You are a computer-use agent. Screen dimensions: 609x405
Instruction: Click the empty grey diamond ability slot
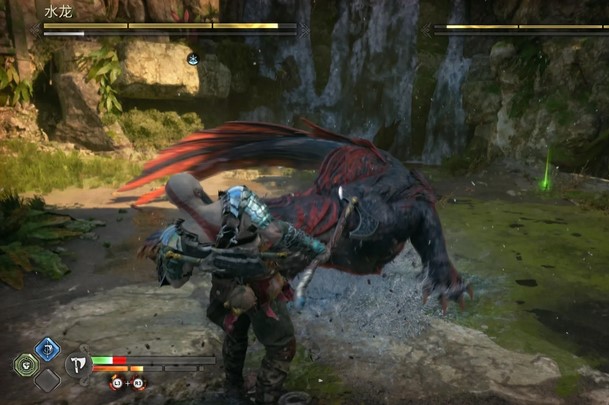[x=47, y=380]
